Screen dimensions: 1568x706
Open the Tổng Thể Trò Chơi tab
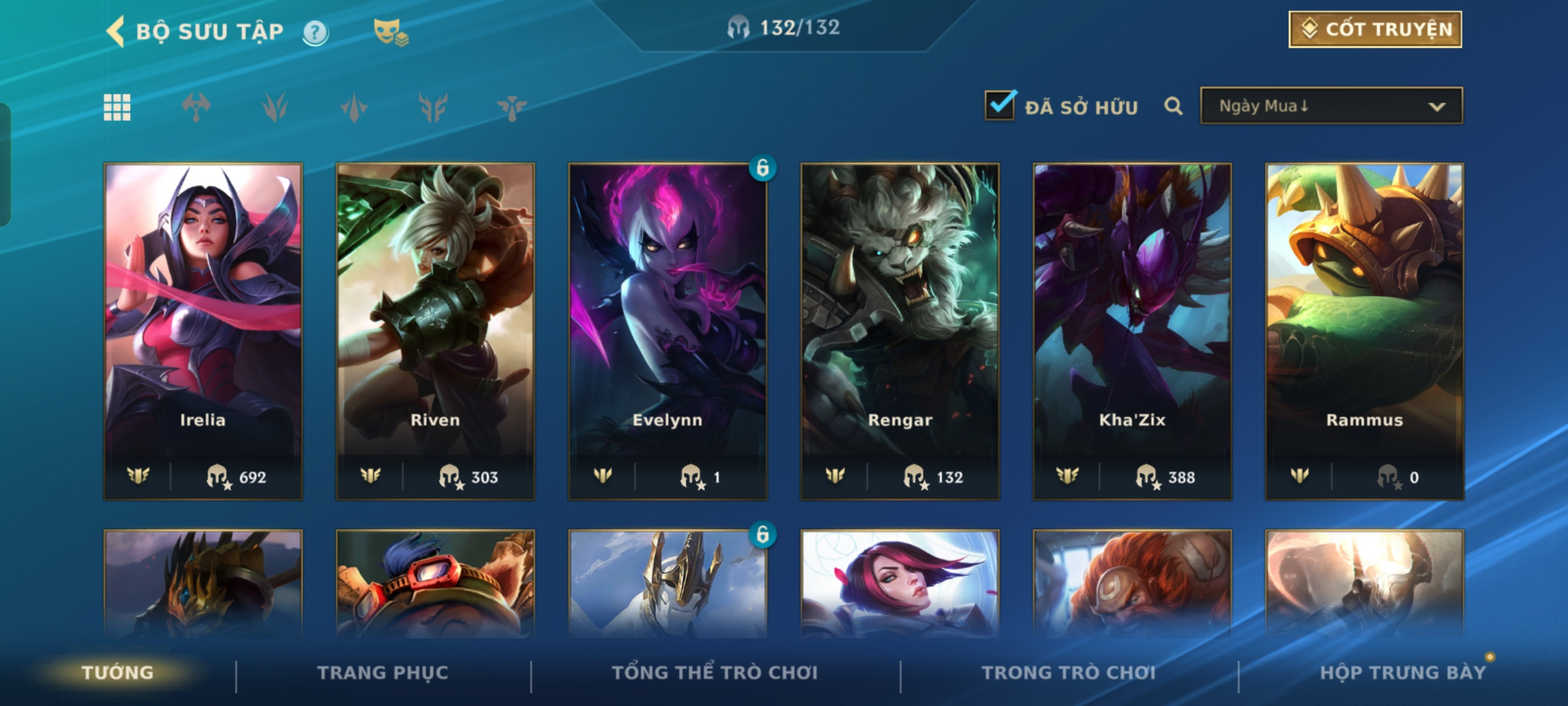click(x=715, y=673)
